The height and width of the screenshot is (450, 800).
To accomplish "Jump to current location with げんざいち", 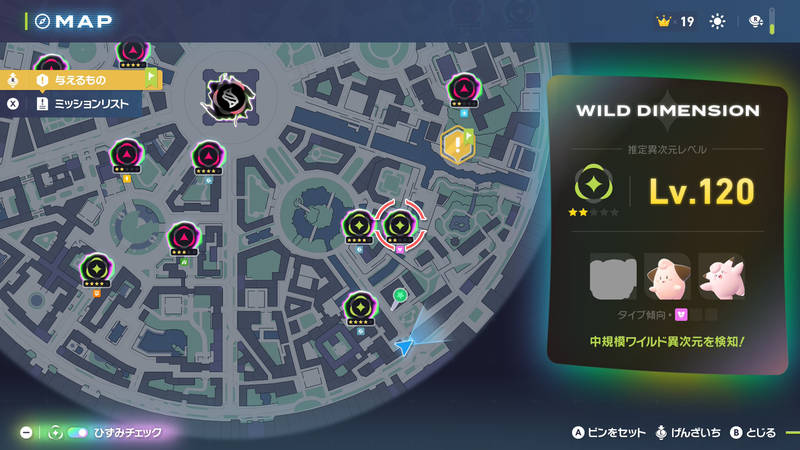I will (687, 433).
